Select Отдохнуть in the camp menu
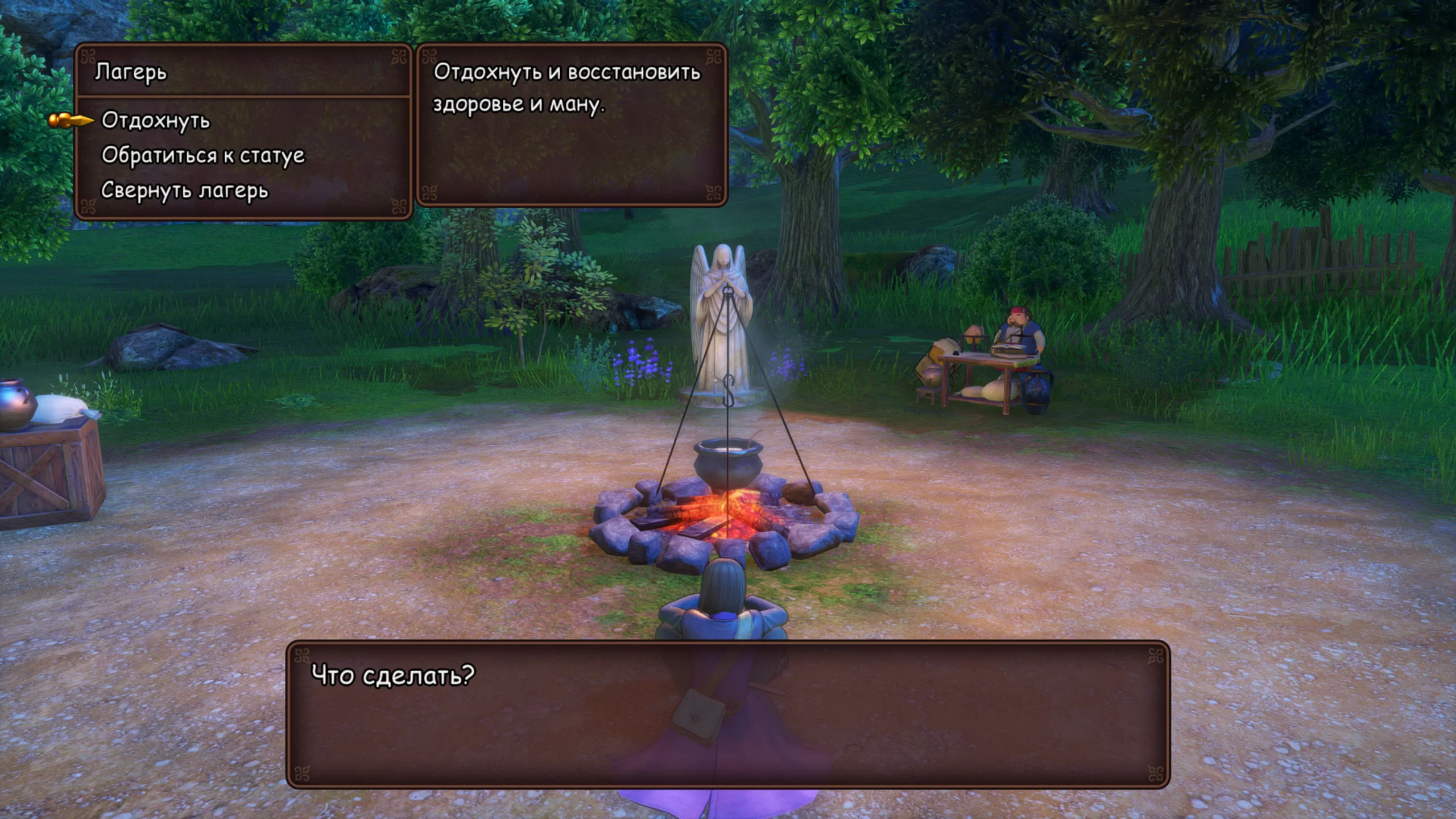 click(156, 121)
